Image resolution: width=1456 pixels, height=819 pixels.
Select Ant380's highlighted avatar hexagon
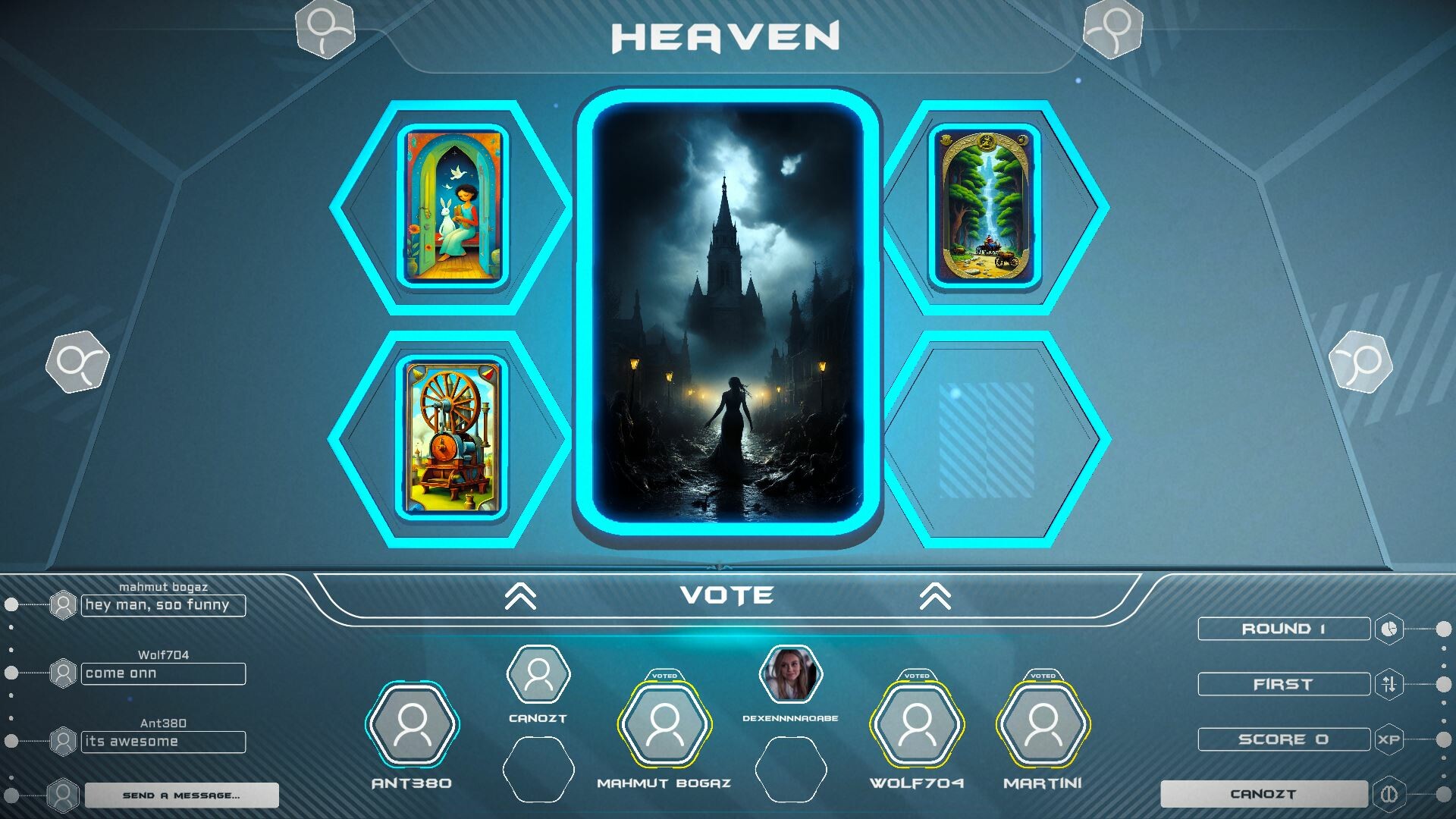[412, 725]
